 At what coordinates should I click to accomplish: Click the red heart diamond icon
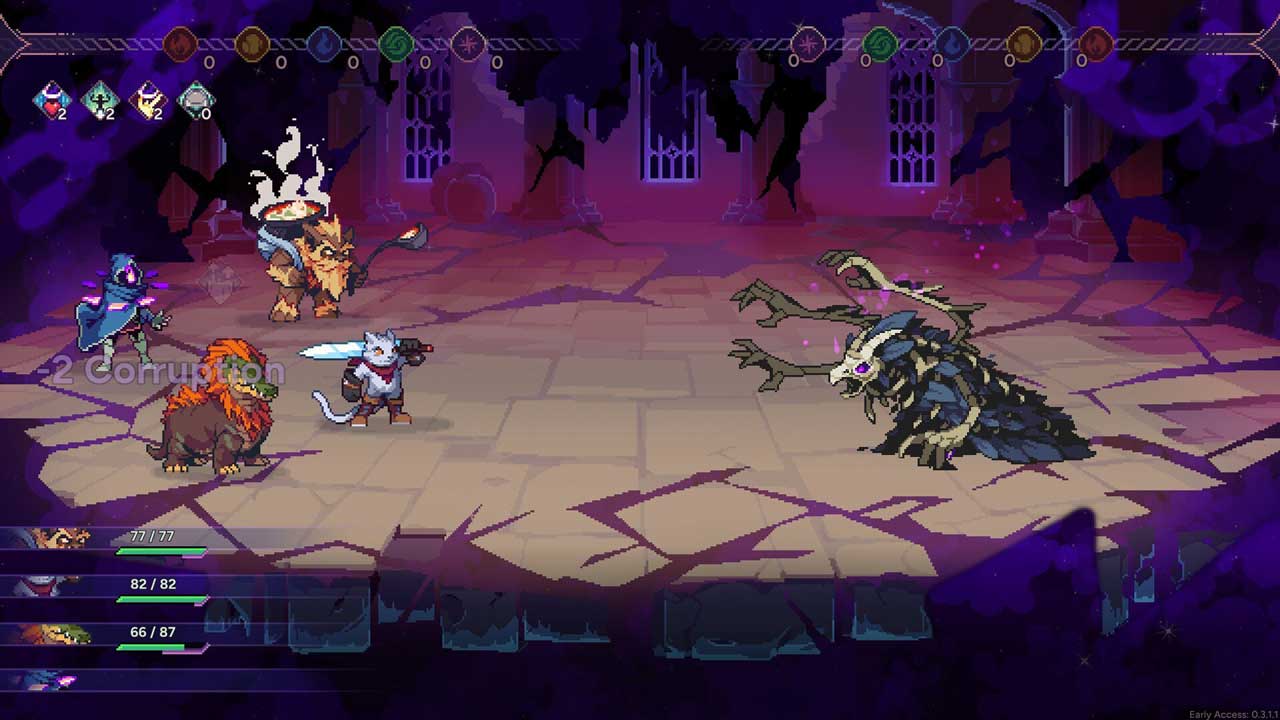pyautogui.click(x=52, y=101)
